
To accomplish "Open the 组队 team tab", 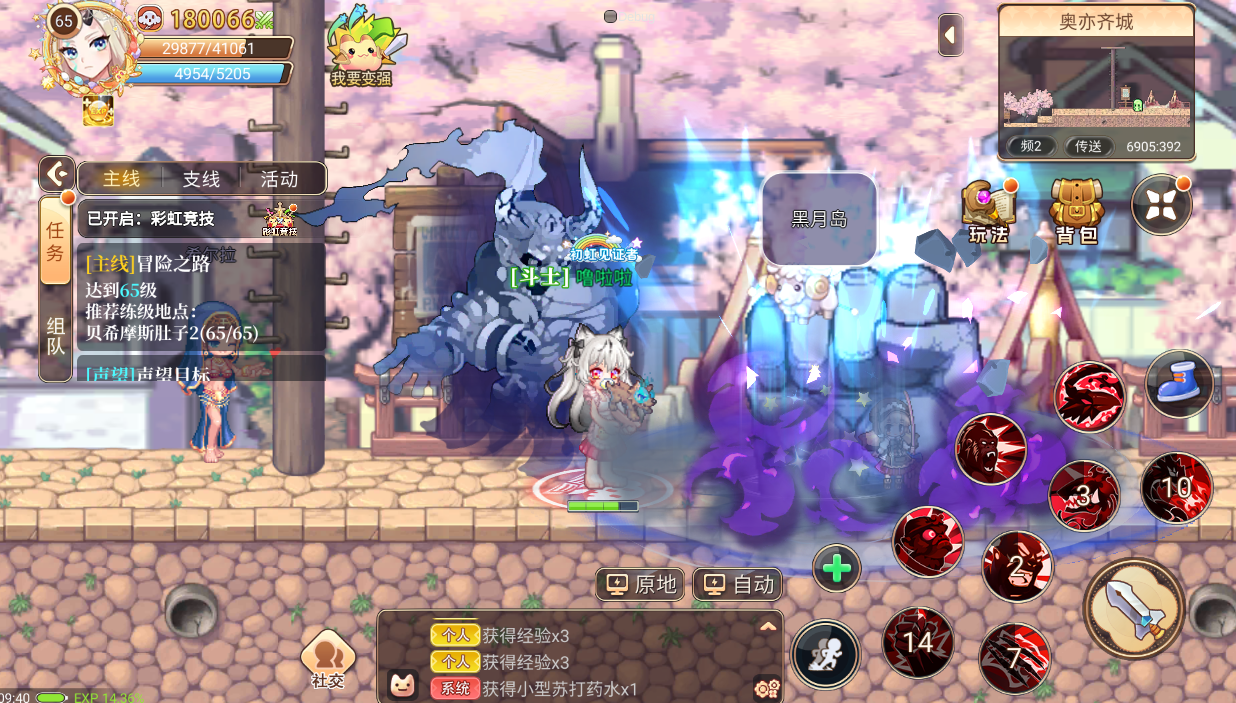I will coord(55,335).
